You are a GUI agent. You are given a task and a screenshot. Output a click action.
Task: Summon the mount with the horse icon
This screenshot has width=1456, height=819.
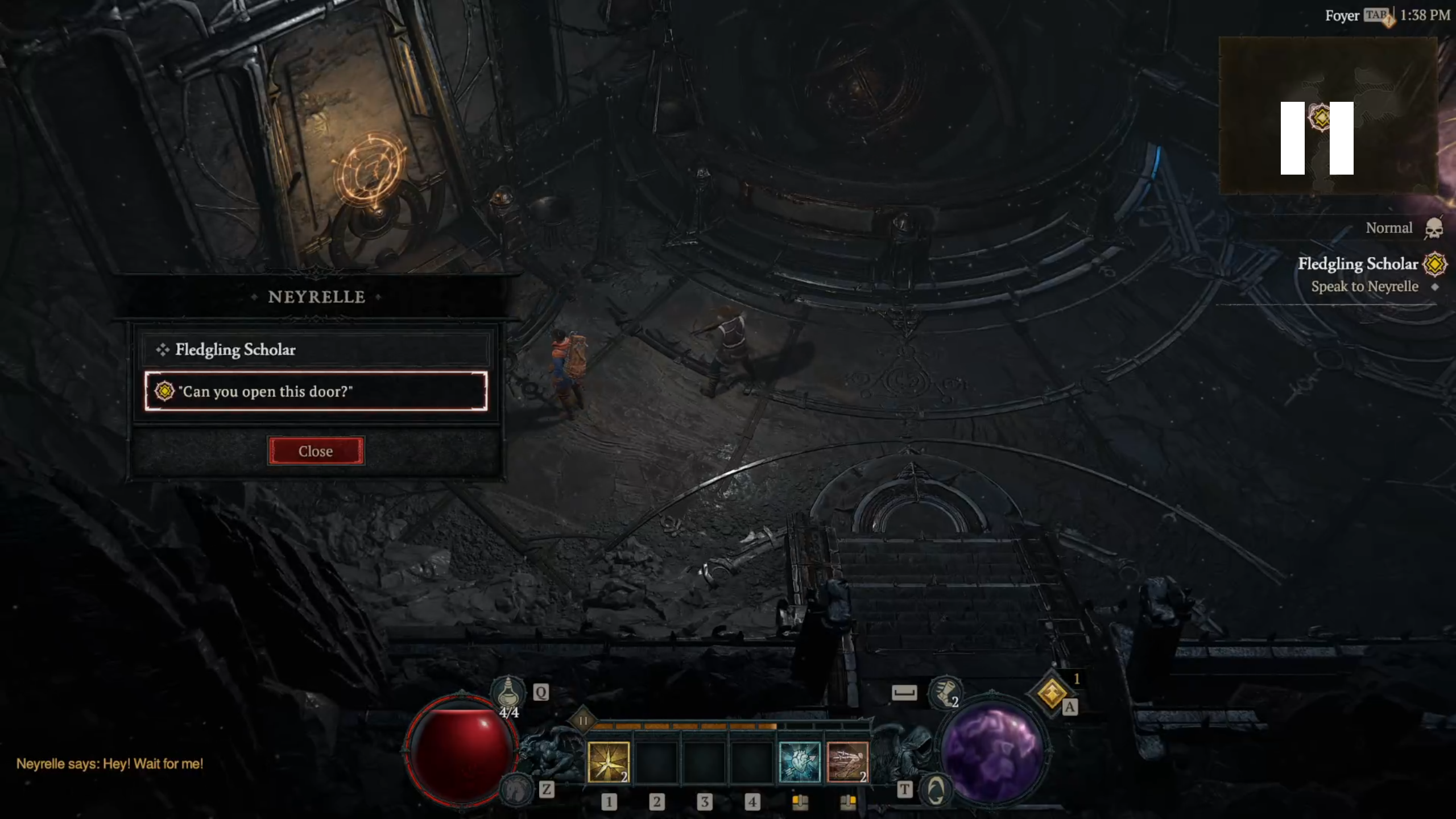pos(515,789)
